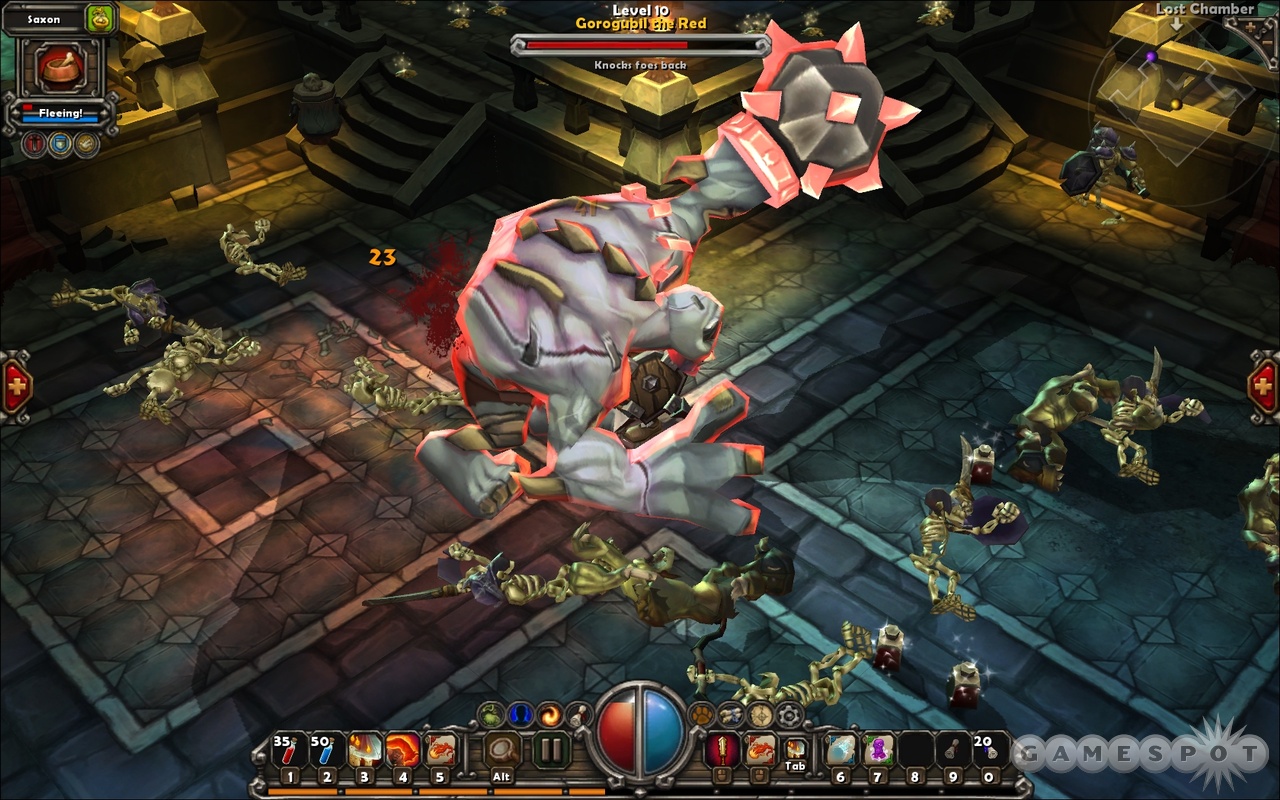Image resolution: width=1280 pixels, height=800 pixels.
Task: Use the blue mana potion in slot 2
Action: click(x=327, y=750)
